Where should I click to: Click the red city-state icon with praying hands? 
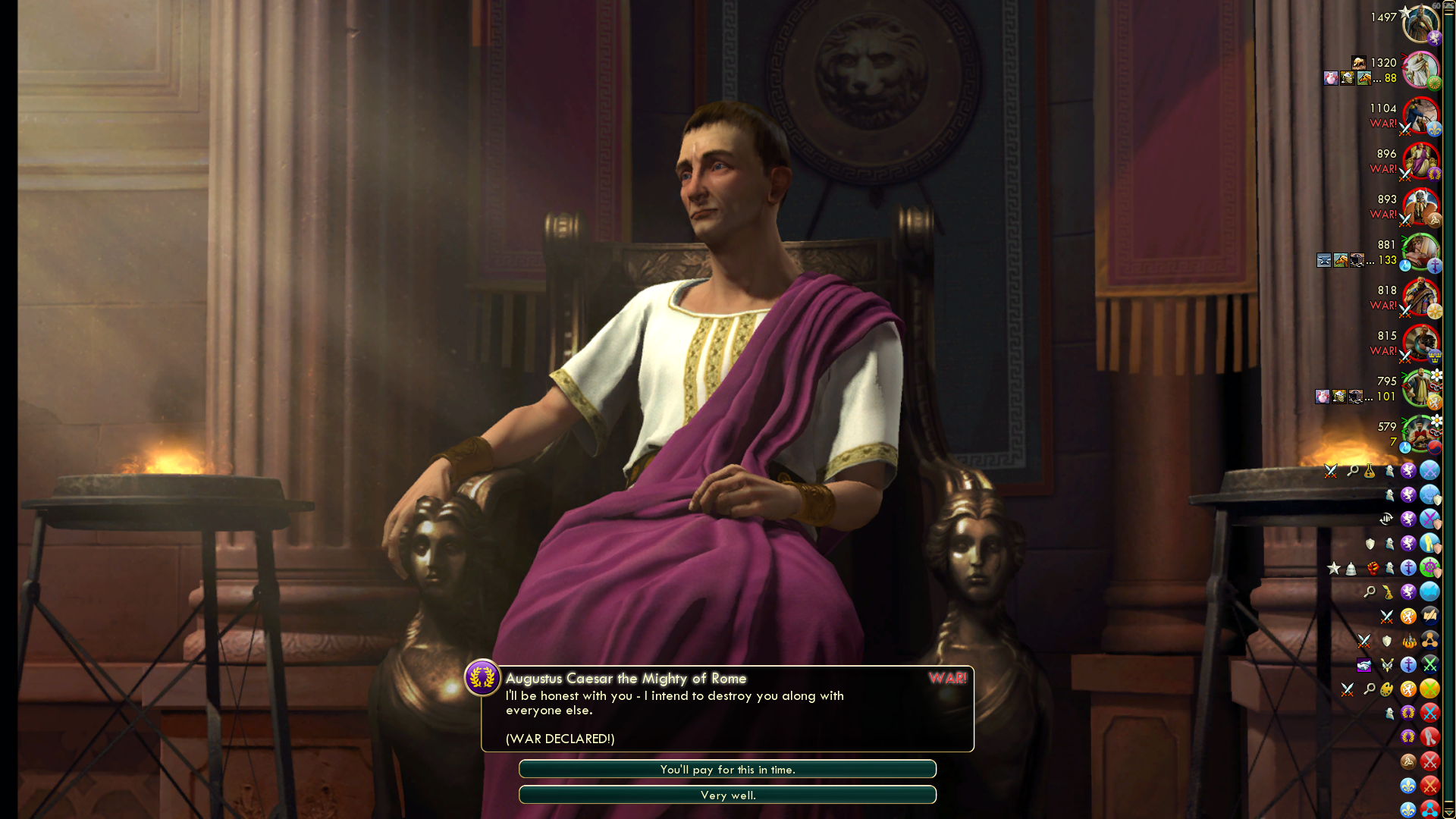pos(1429,737)
